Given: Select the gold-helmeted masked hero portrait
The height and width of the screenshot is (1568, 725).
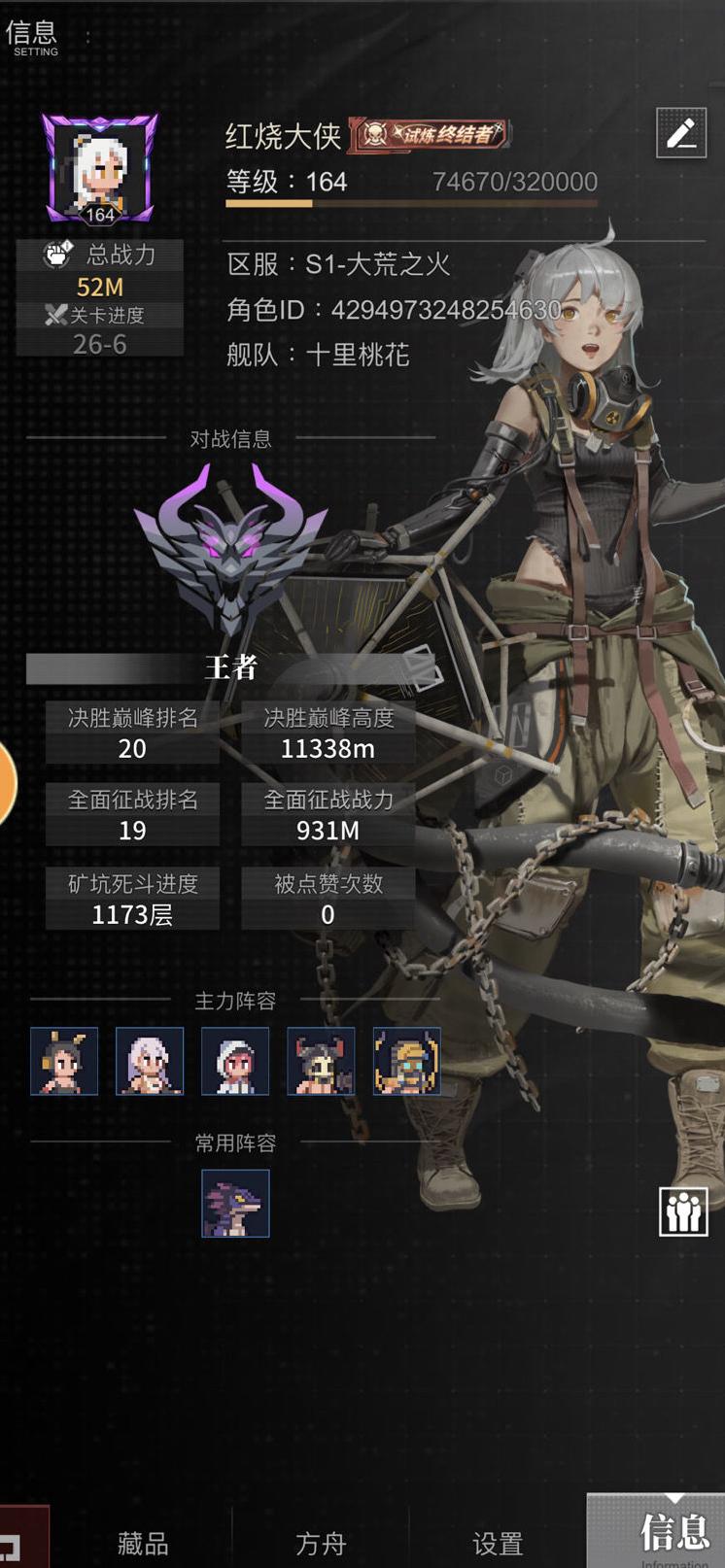Looking at the screenshot, I should point(406,1061).
